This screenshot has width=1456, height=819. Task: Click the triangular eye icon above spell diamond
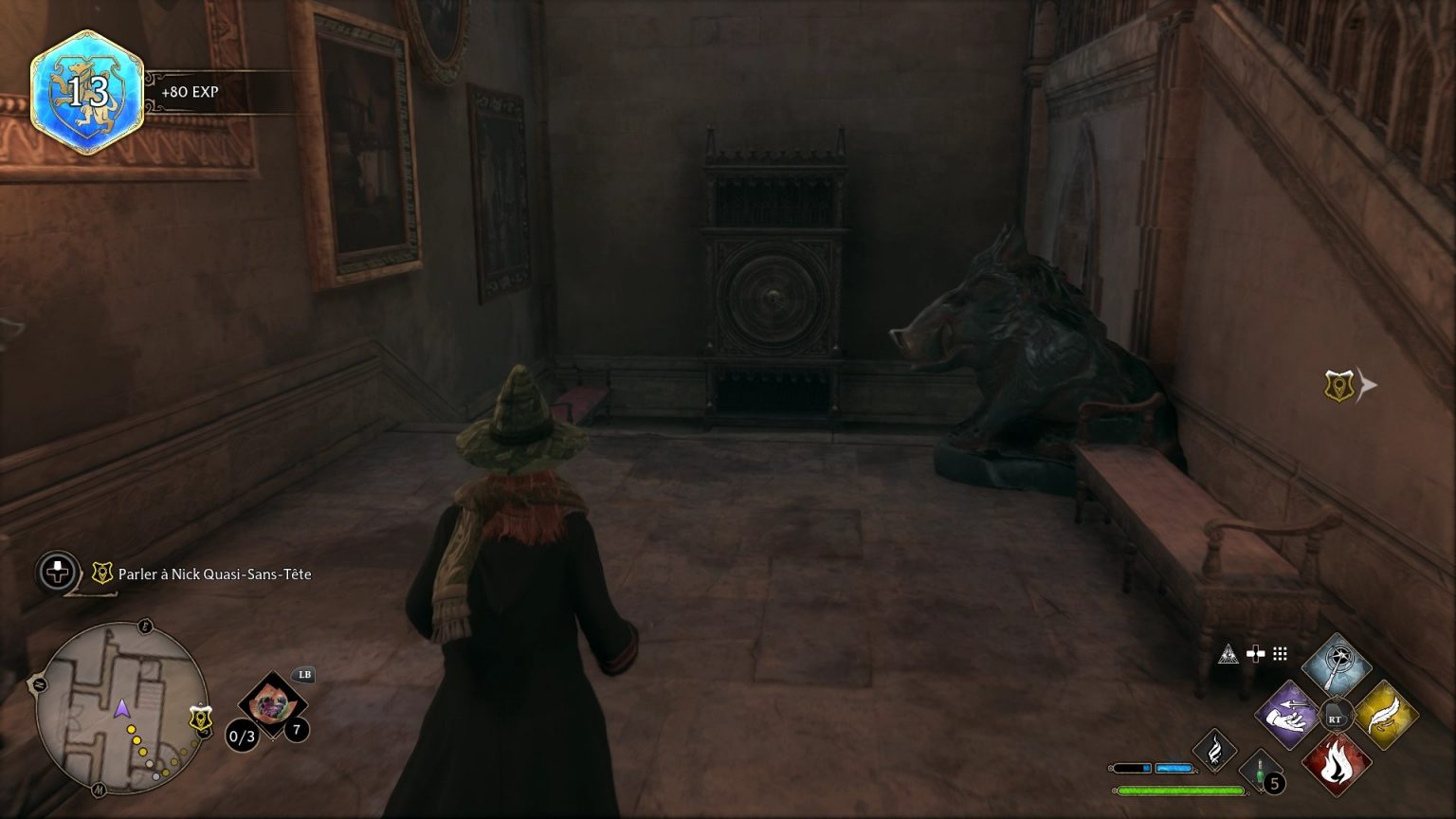coord(1229,655)
